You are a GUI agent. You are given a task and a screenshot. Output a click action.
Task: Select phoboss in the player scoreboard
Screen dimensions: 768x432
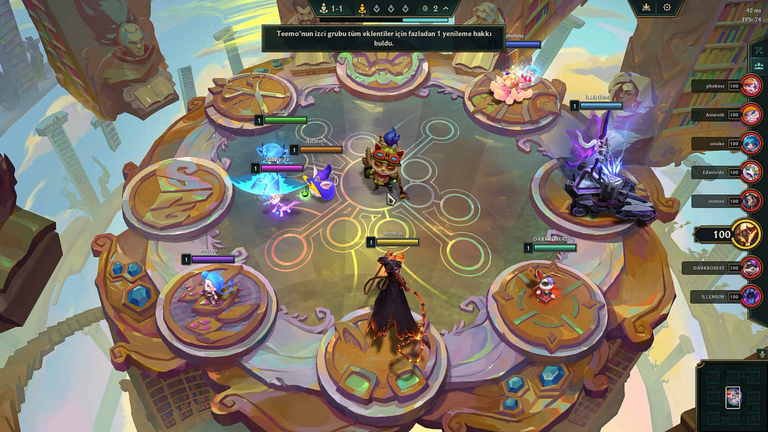751,86
